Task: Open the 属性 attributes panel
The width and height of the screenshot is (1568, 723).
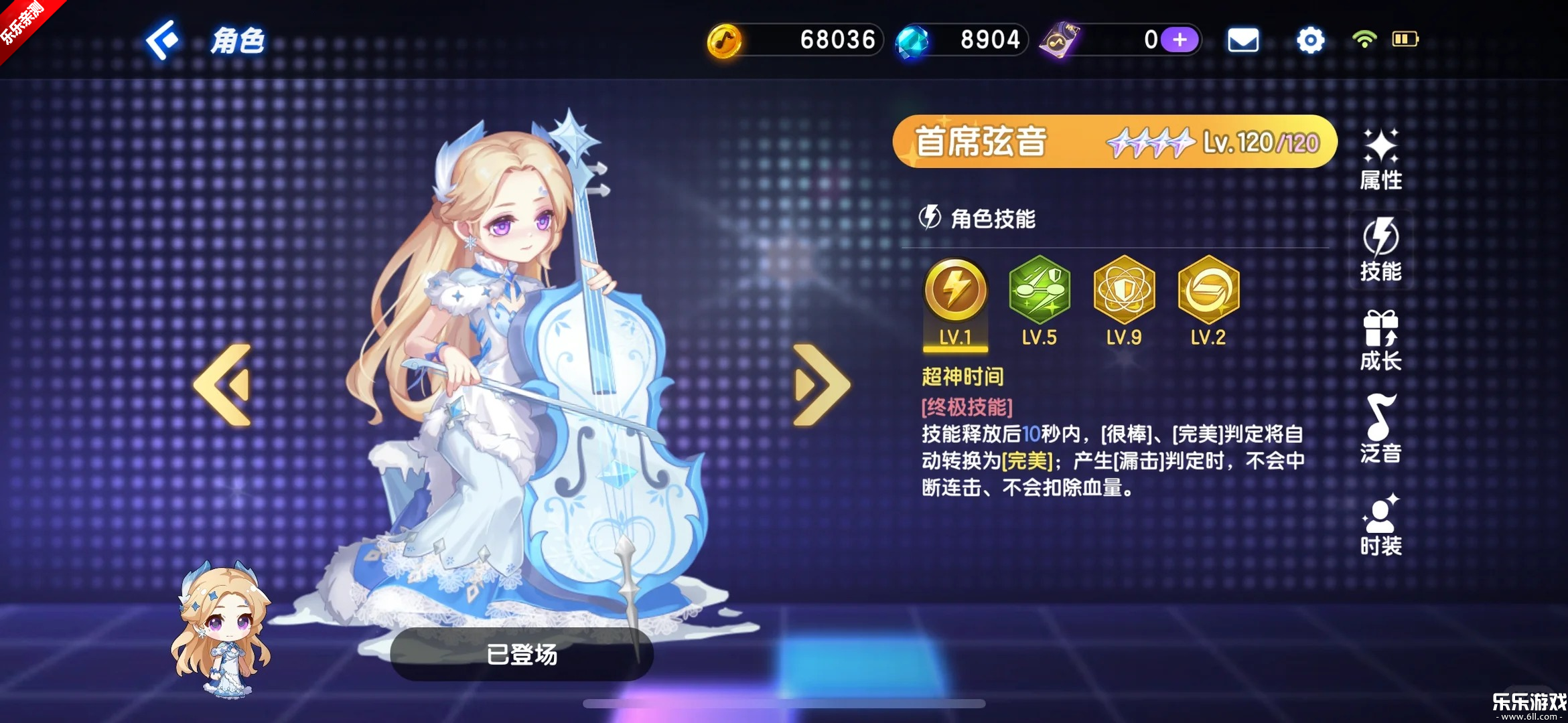Action: tap(1381, 155)
